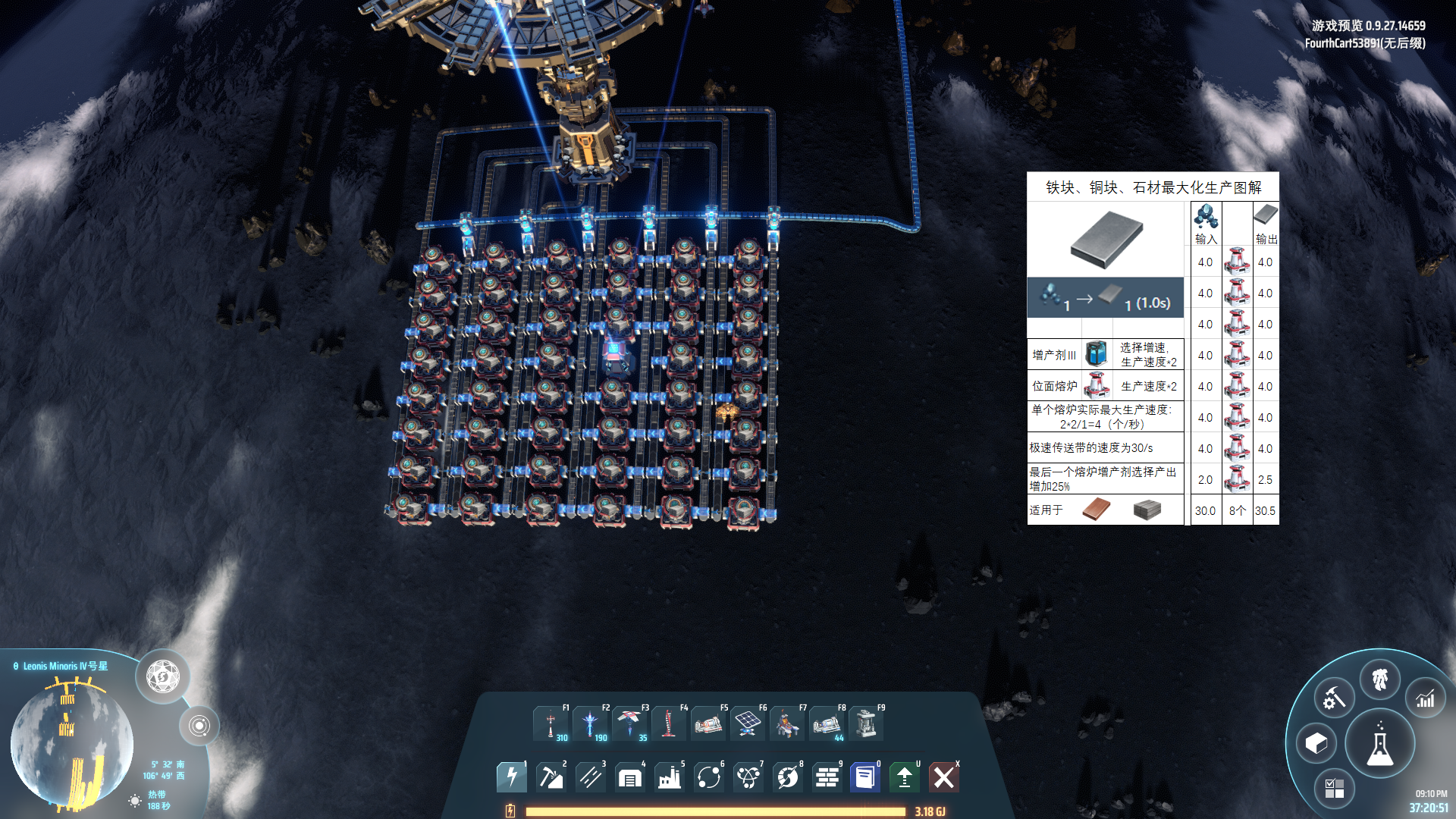Activate the dismantle tool marked X
This screenshot has width=1456, height=819.
[944, 777]
